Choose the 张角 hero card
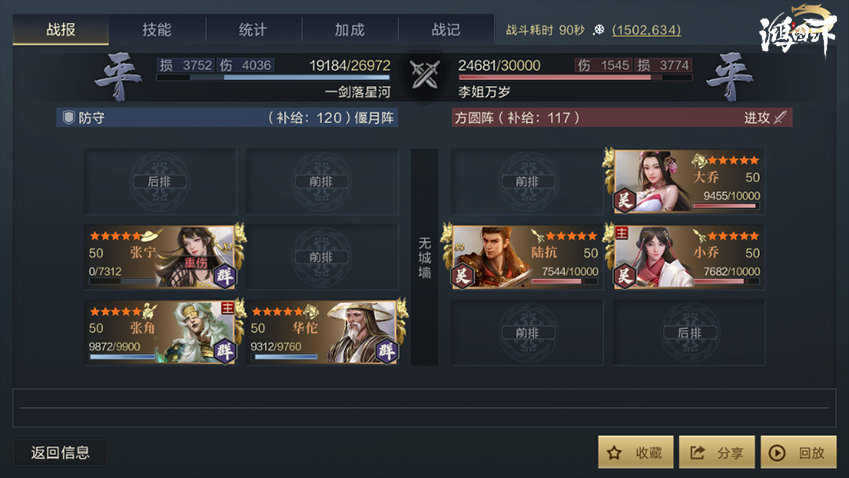The width and height of the screenshot is (849, 478). click(160, 332)
